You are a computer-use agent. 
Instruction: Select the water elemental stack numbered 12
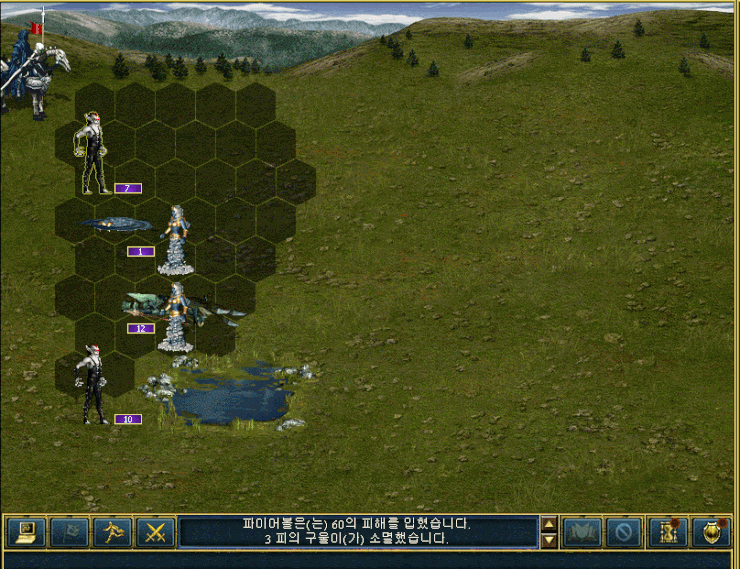coord(176,316)
